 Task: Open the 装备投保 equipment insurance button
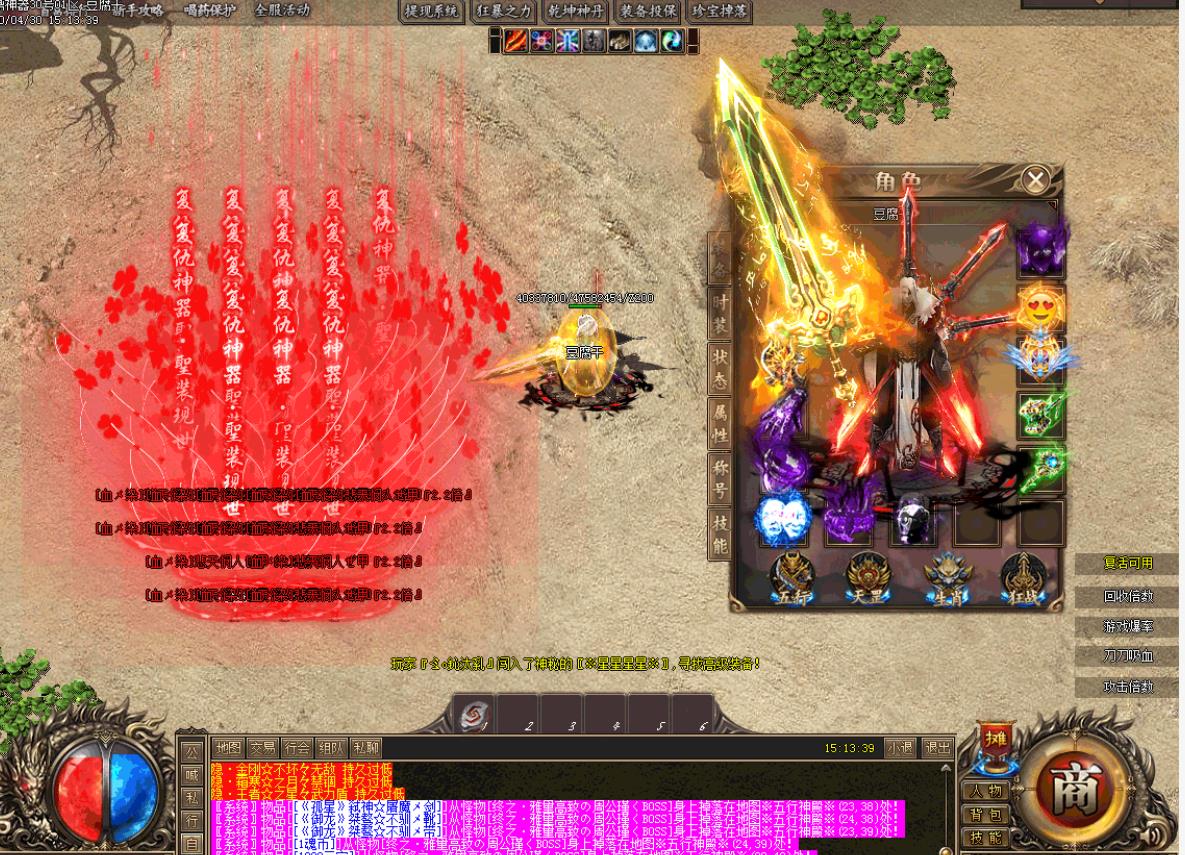(648, 11)
